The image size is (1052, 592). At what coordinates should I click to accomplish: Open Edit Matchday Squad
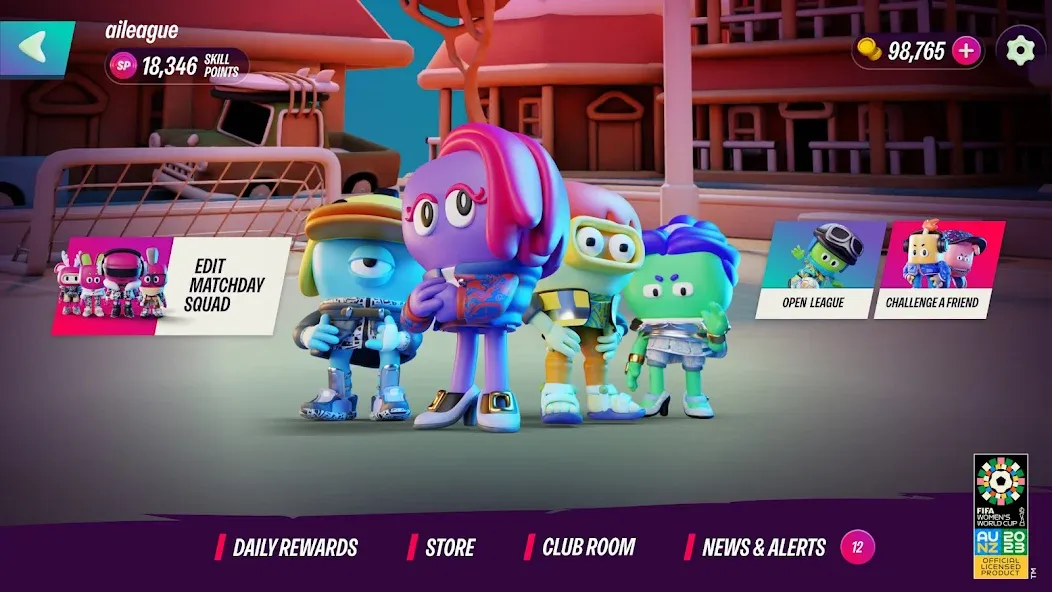point(170,285)
